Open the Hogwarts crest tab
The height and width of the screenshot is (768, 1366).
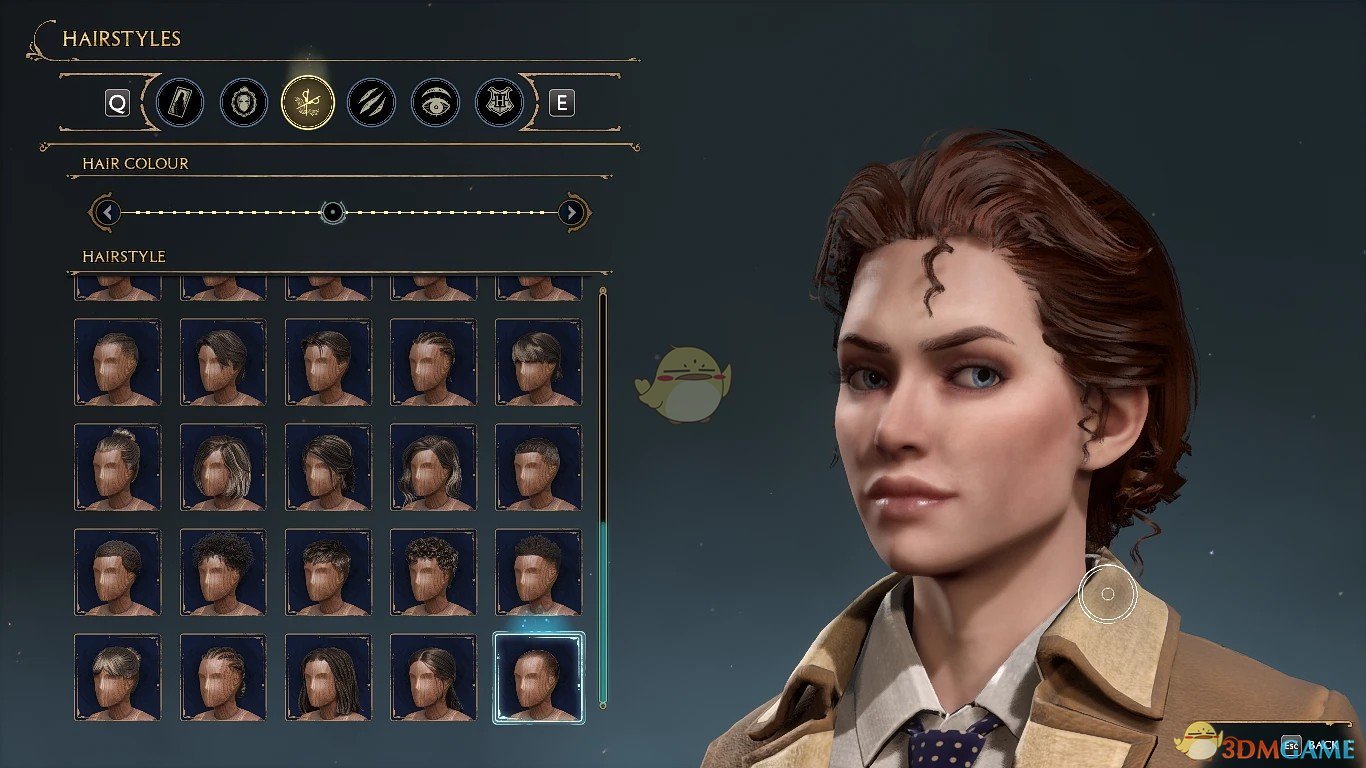point(499,103)
